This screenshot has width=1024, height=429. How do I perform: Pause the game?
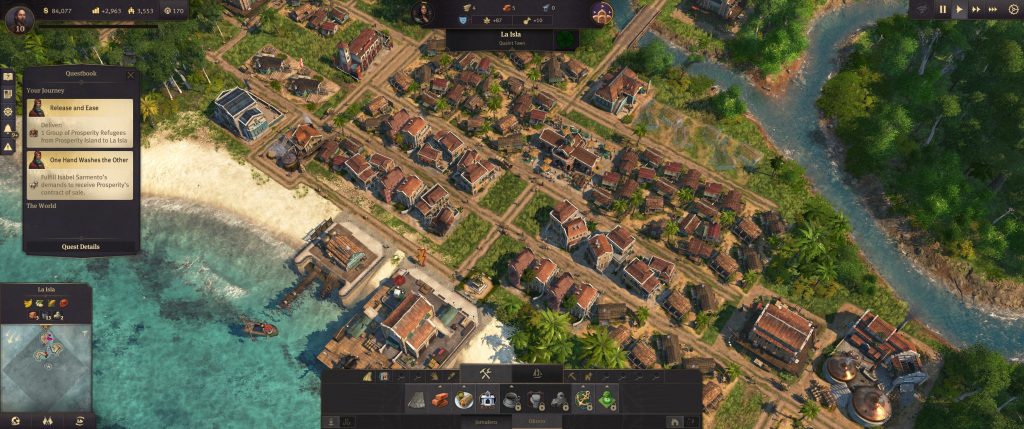point(942,9)
